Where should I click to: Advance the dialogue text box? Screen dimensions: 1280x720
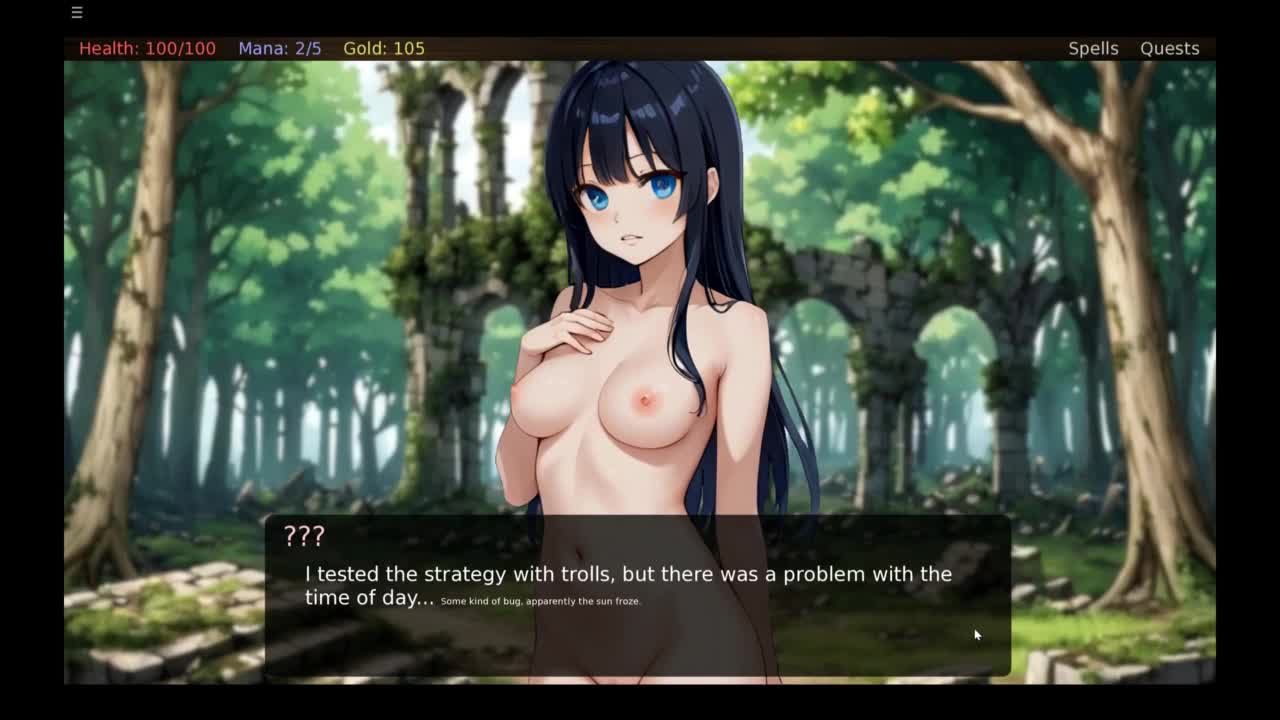coord(638,596)
